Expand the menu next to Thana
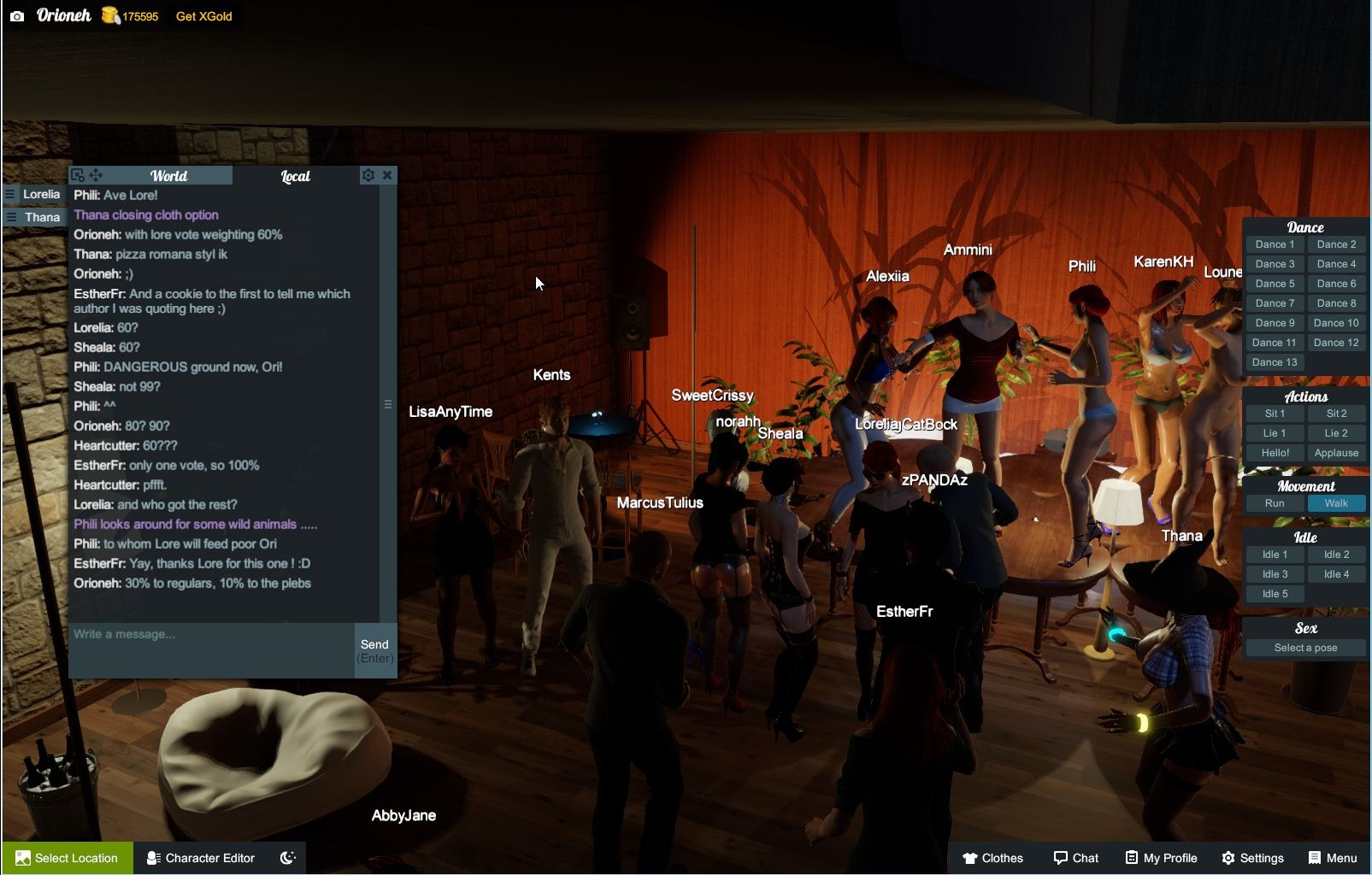This screenshot has height=875, width=1372. (x=10, y=217)
